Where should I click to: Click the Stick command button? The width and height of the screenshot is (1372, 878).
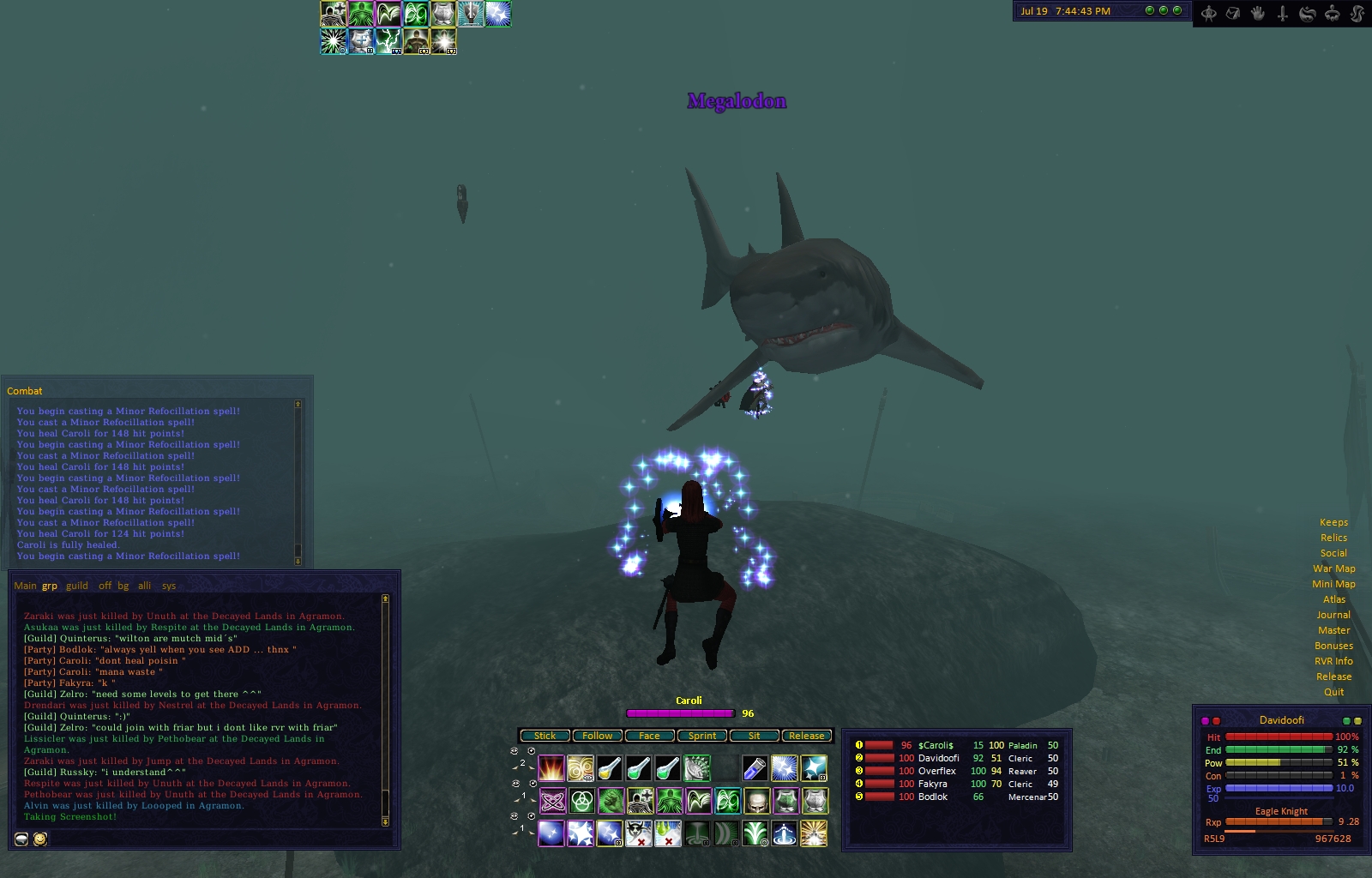[x=545, y=736]
